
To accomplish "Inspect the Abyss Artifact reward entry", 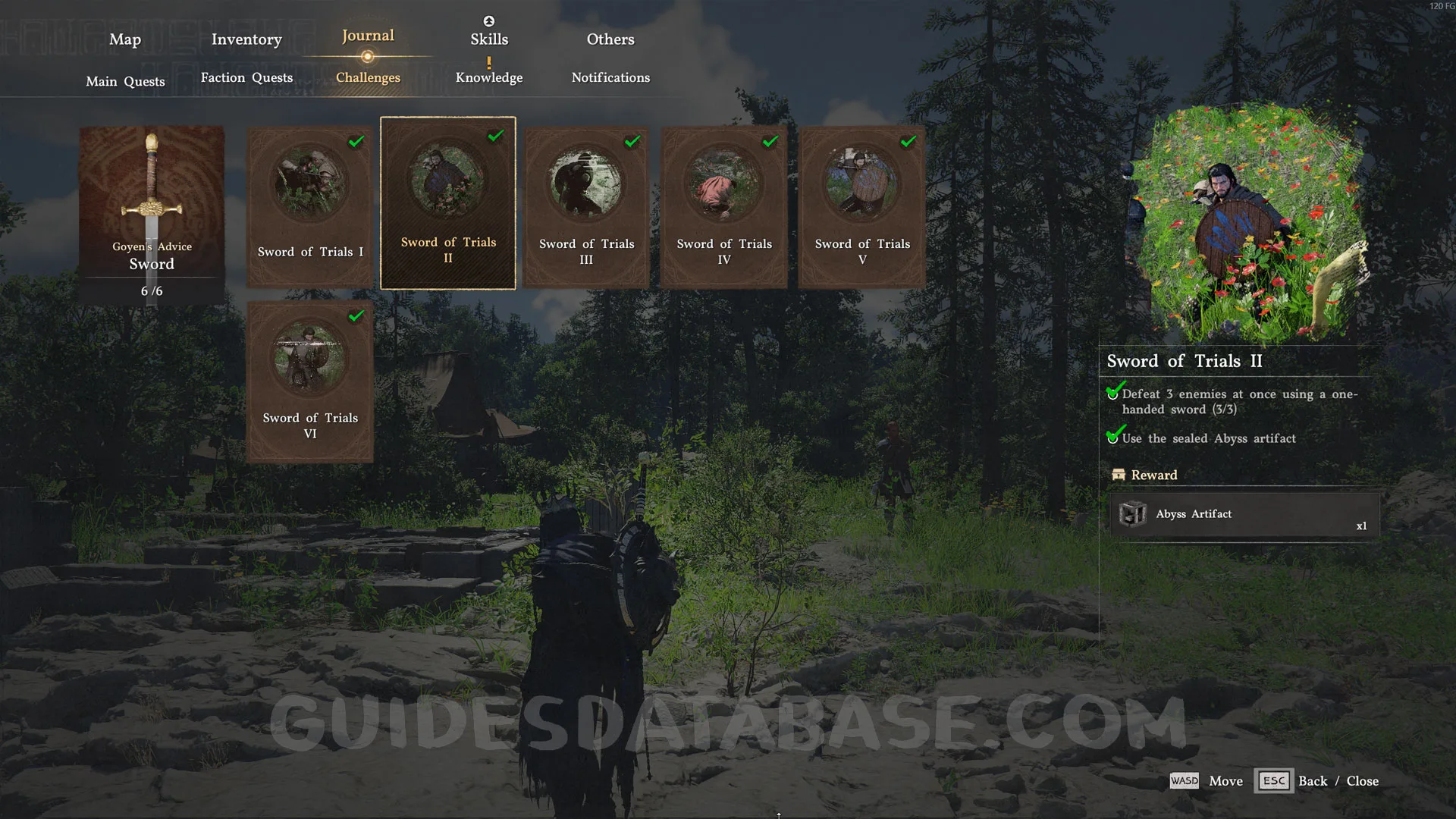I will pyautogui.click(x=1244, y=514).
